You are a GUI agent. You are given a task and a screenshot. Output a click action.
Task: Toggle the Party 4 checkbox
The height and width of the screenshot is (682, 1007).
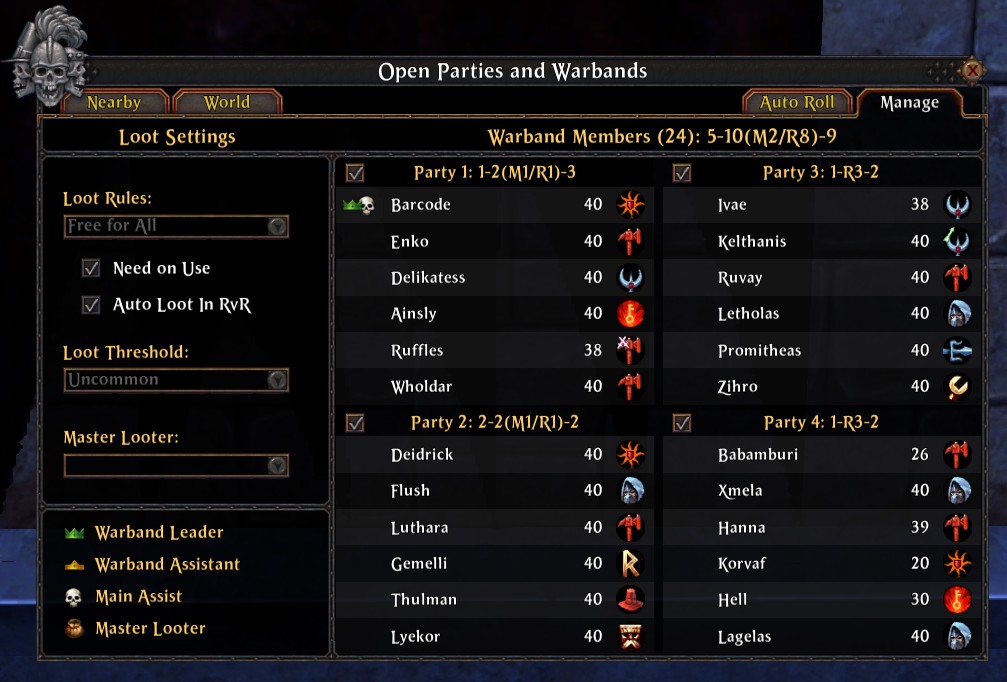(682, 423)
